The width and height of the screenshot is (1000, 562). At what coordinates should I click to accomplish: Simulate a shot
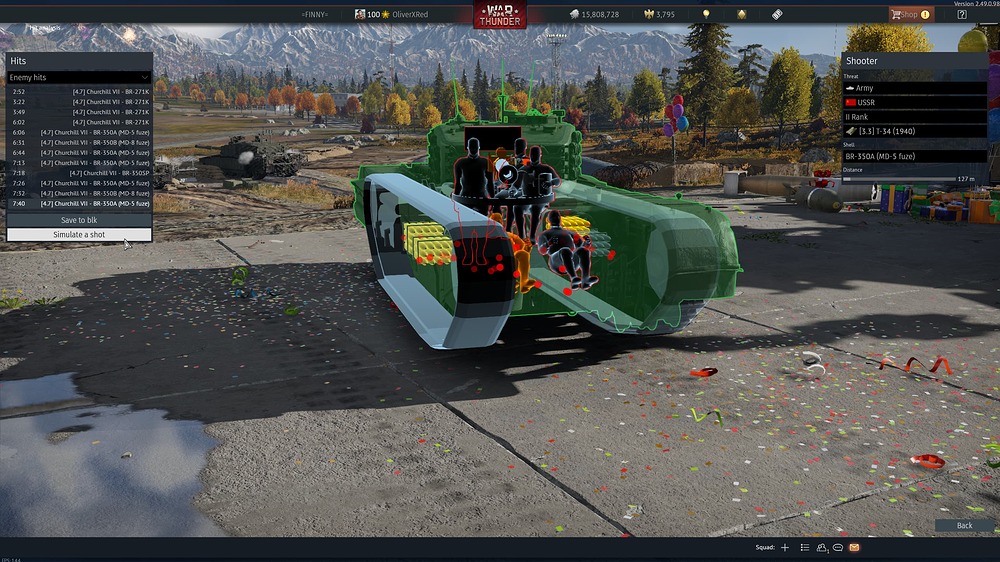tap(79, 235)
